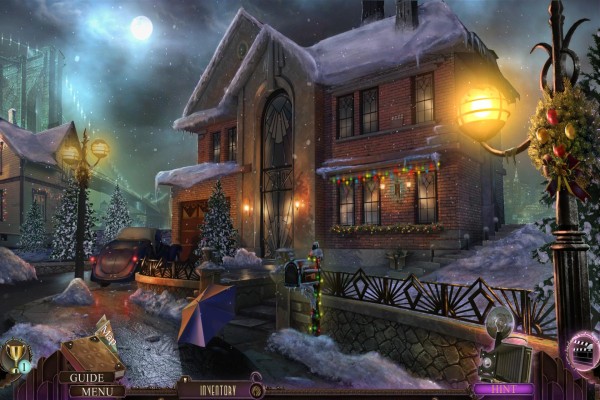Open the Map tucked in the journal
The width and height of the screenshot is (600, 400).
click(107, 330)
